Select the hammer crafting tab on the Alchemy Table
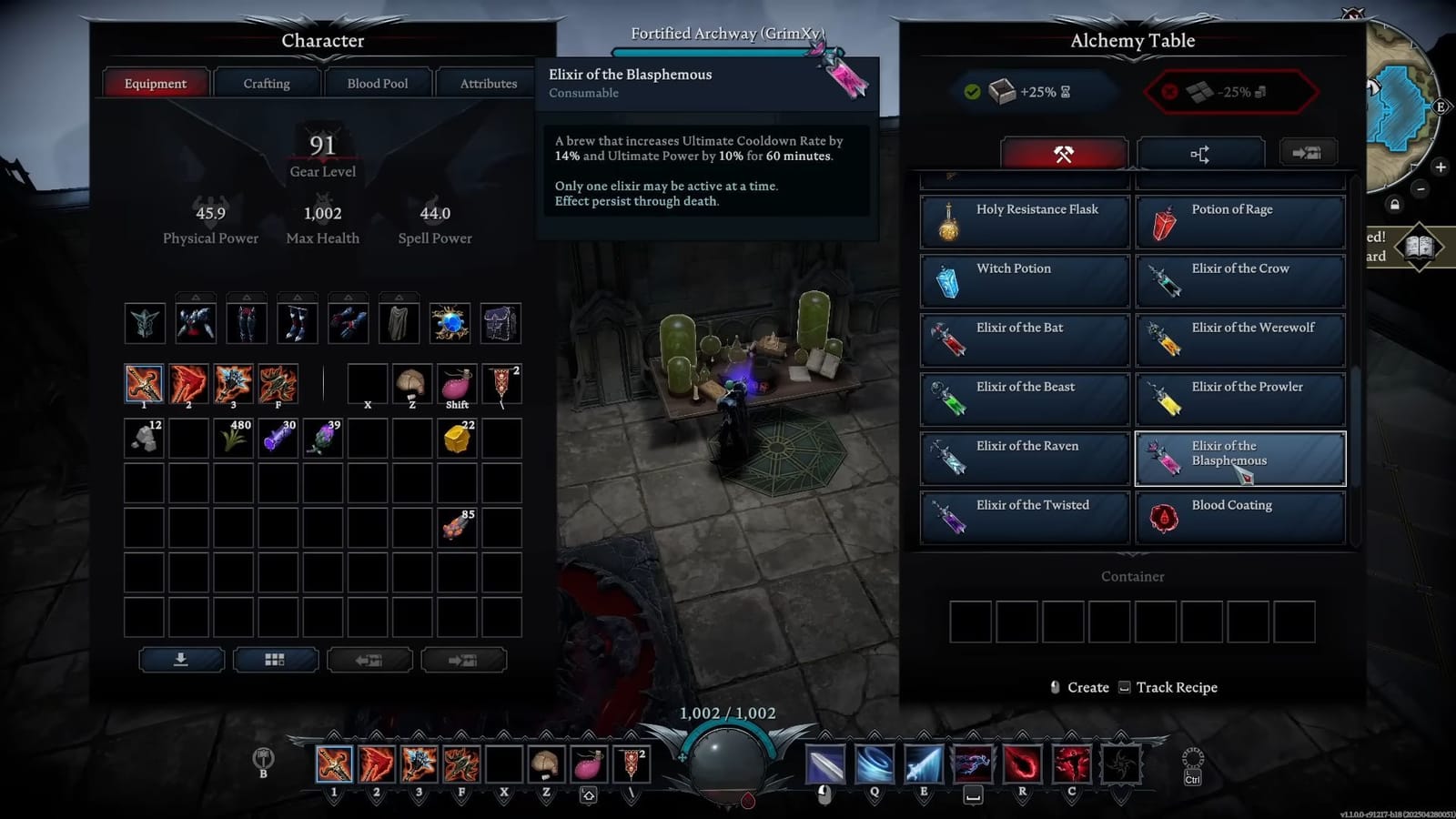The width and height of the screenshot is (1456, 819). pos(1065,154)
